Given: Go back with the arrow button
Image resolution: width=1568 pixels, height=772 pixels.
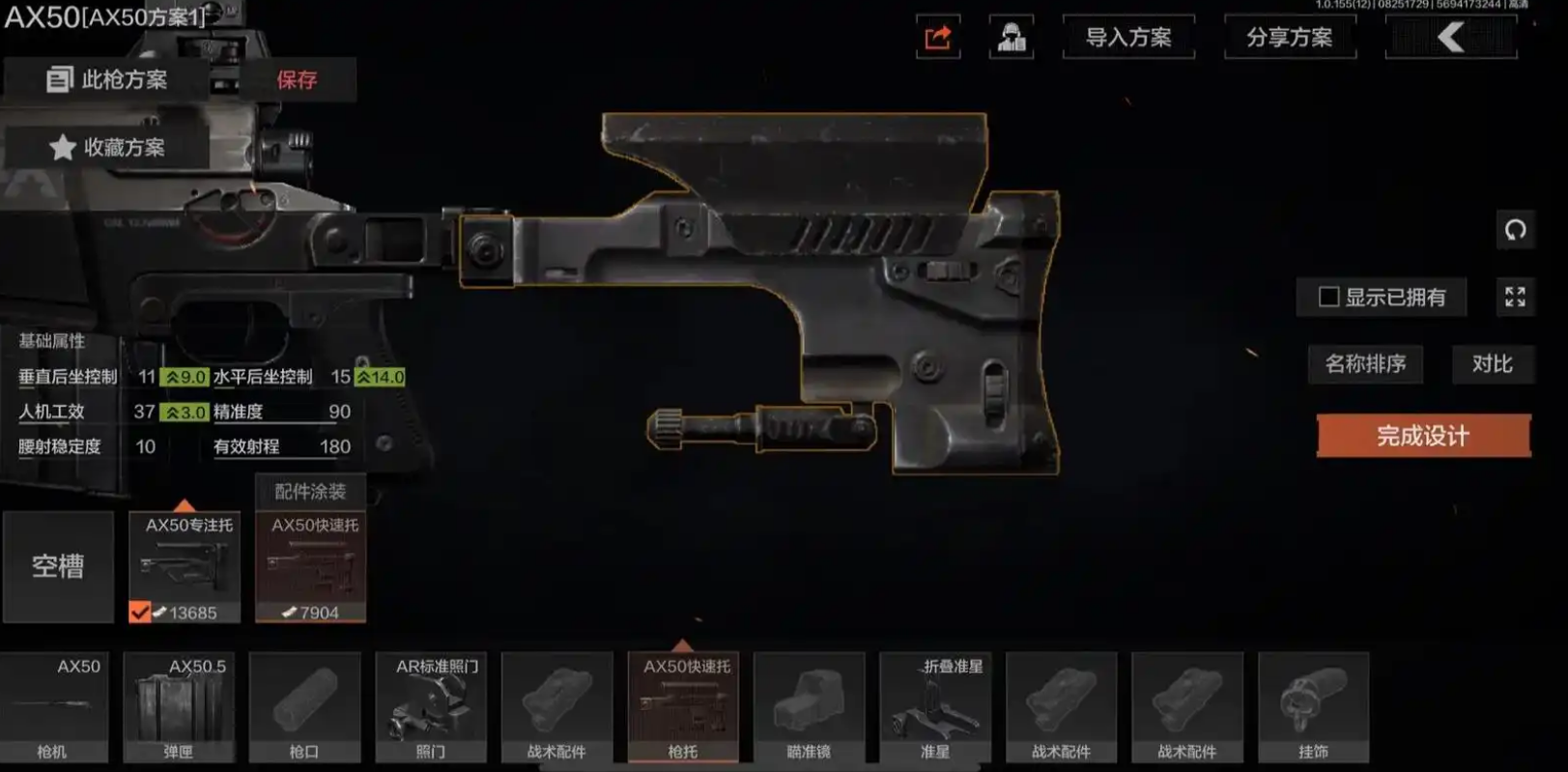Looking at the screenshot, I should coord(1450,38).
